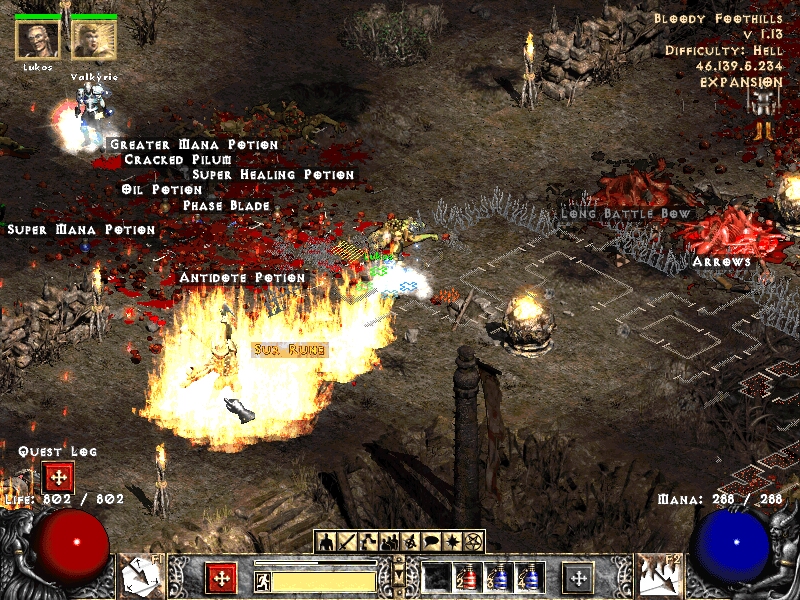Click the grey cross button right of the belt
Image resolution: width=800 pixels, height=600 pixels.
click(x=578, y=578)
